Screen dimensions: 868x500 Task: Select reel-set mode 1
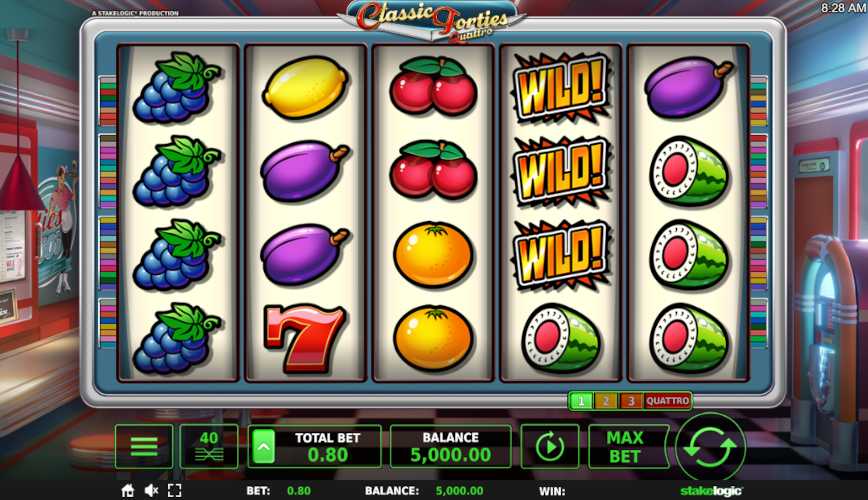580,401
